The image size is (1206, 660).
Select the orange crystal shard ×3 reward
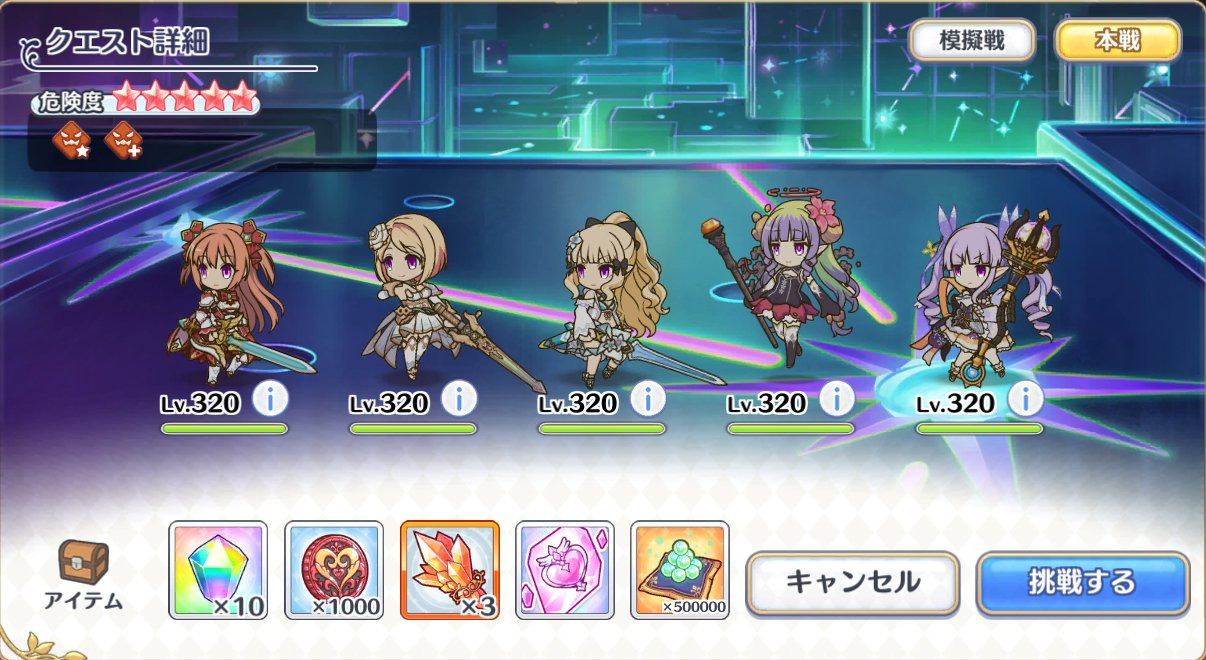tap(449, 570)
